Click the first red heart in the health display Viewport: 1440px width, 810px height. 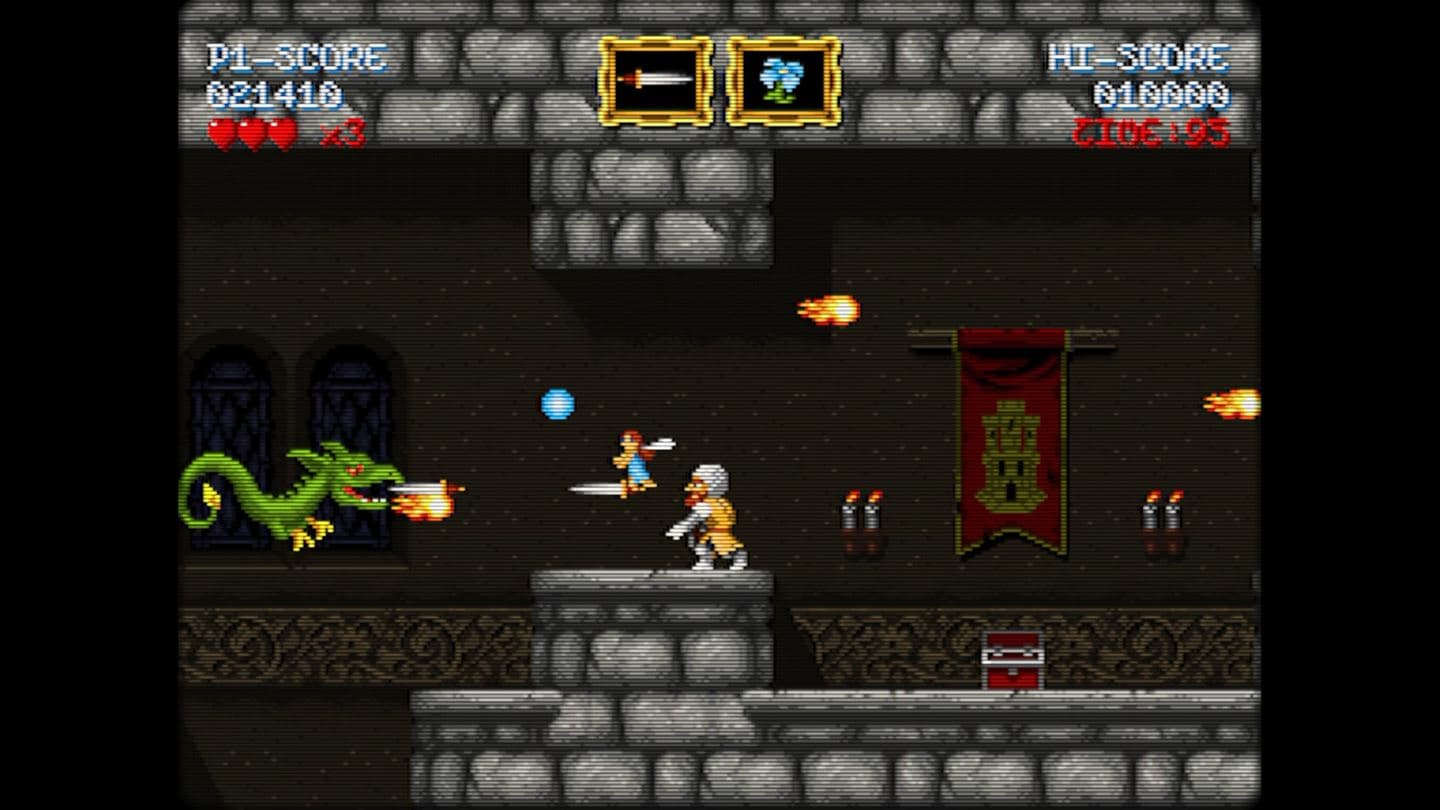220,130
